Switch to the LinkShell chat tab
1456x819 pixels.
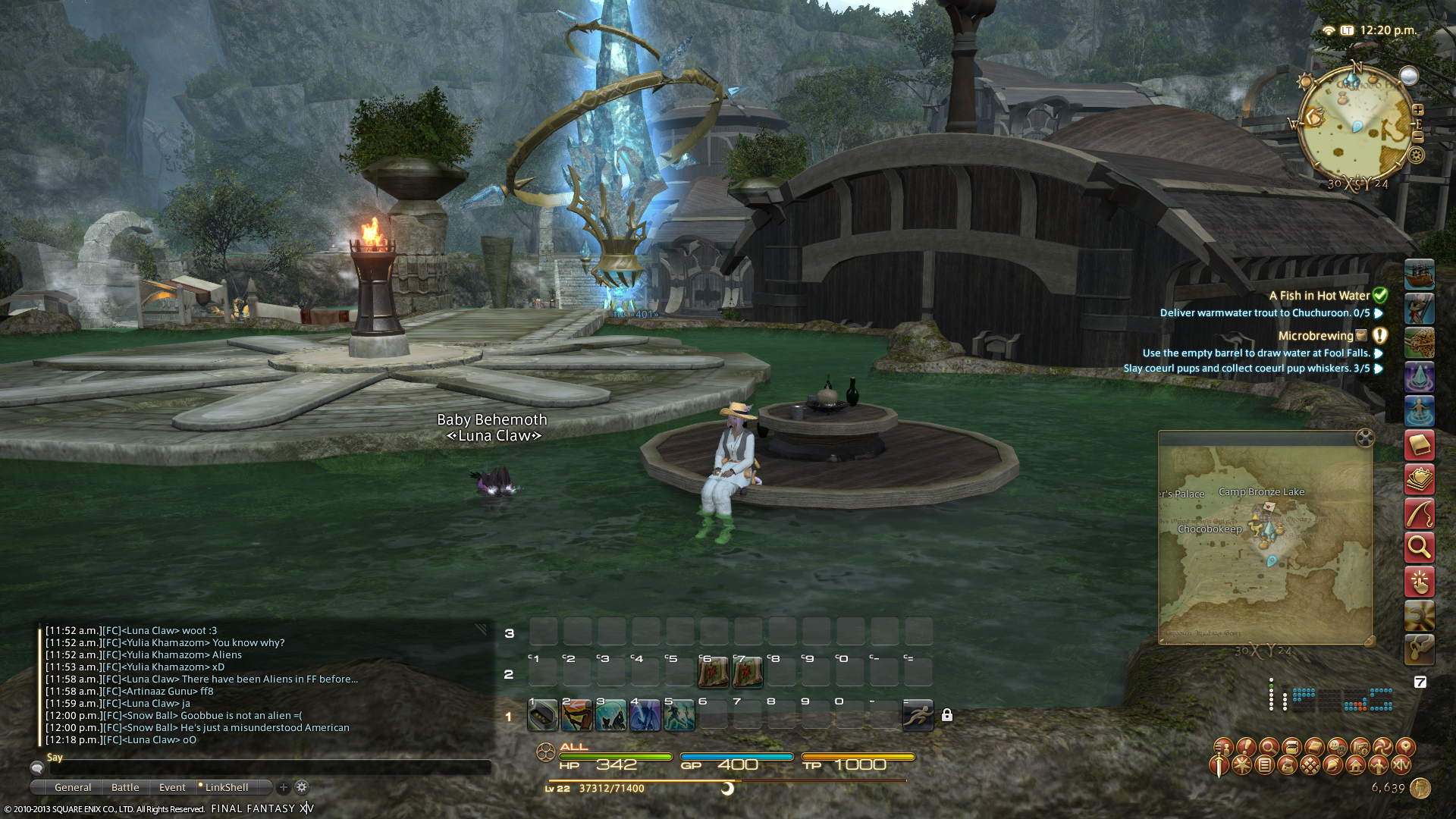tap(226, 787)
